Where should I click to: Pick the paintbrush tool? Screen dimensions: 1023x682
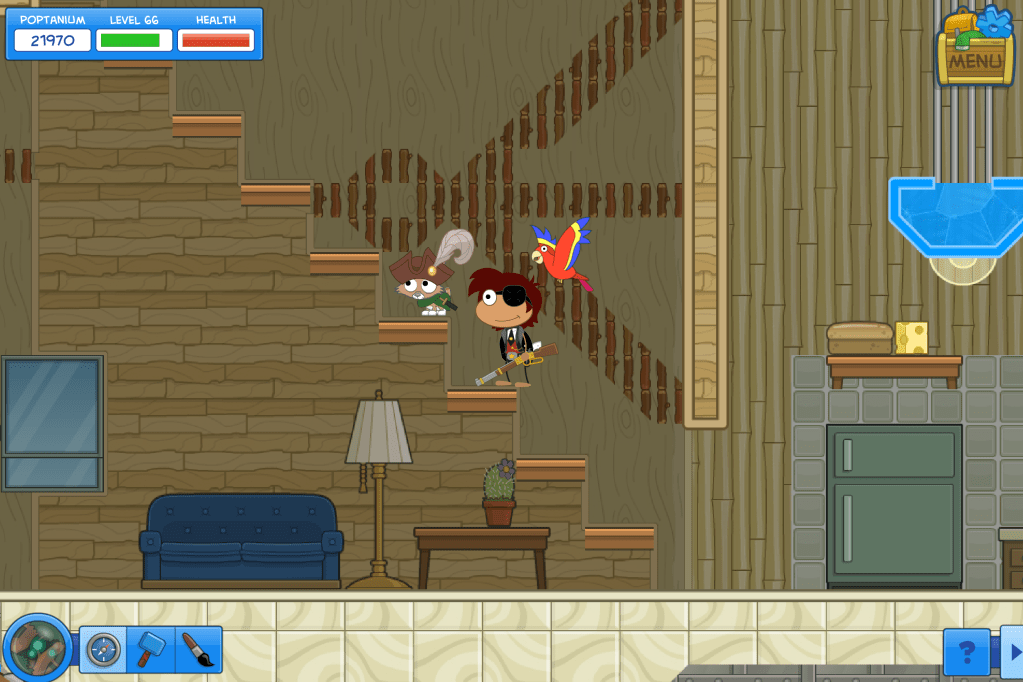[x=197, y=650]
